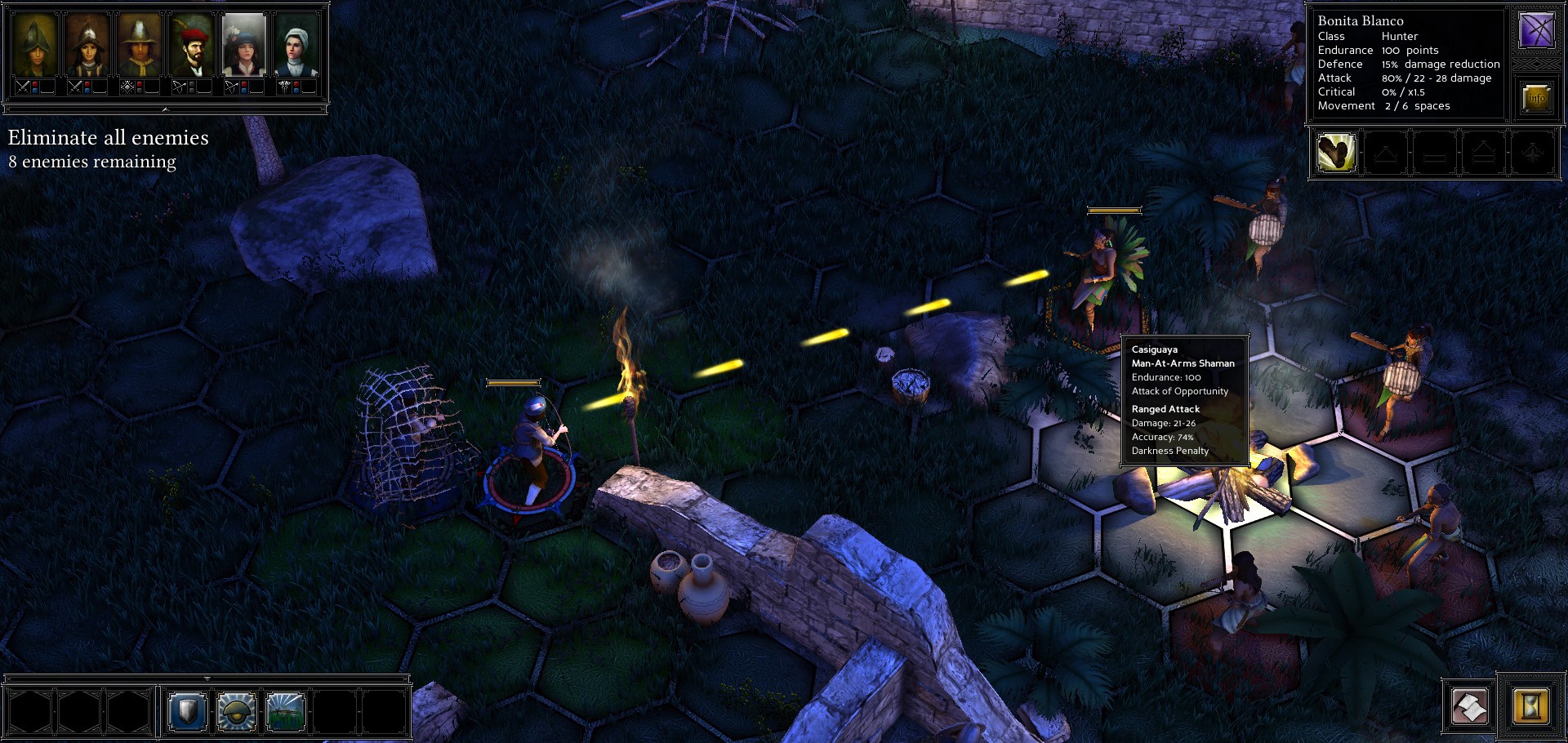Select the white-bonnet woman portrait

(x=296, y=45)
